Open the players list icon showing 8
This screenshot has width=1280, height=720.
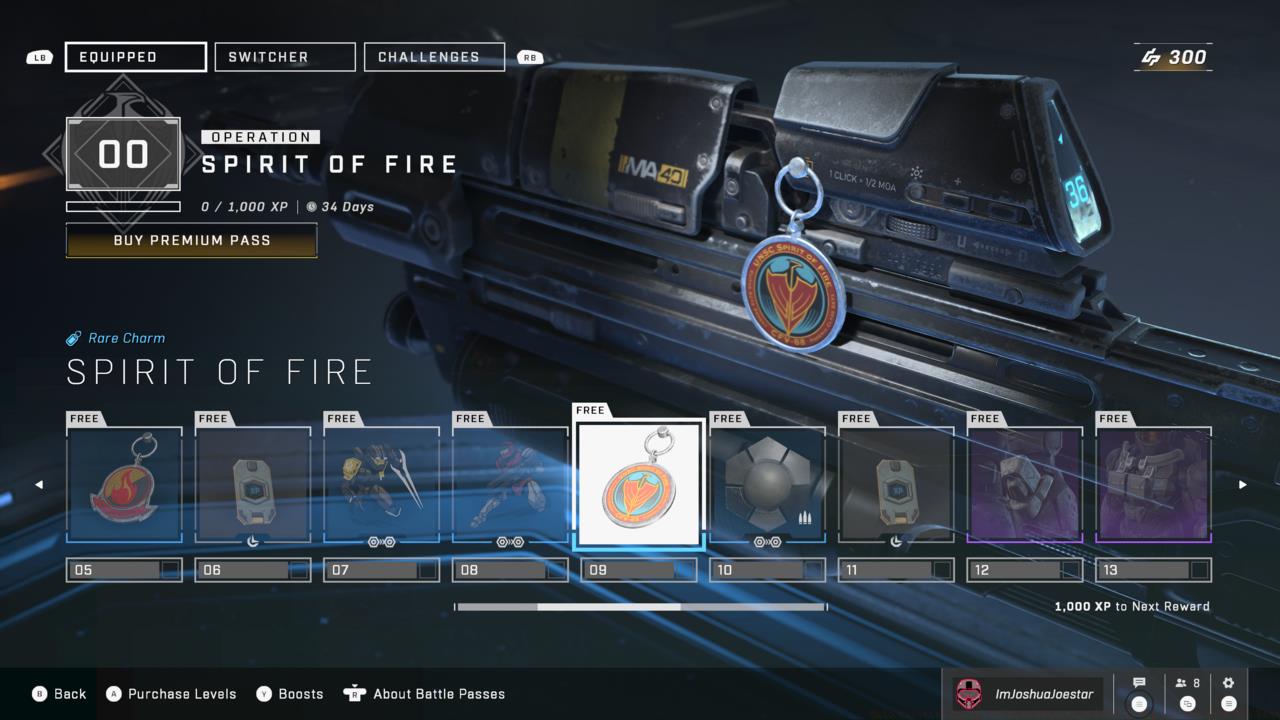point(1182,683)
